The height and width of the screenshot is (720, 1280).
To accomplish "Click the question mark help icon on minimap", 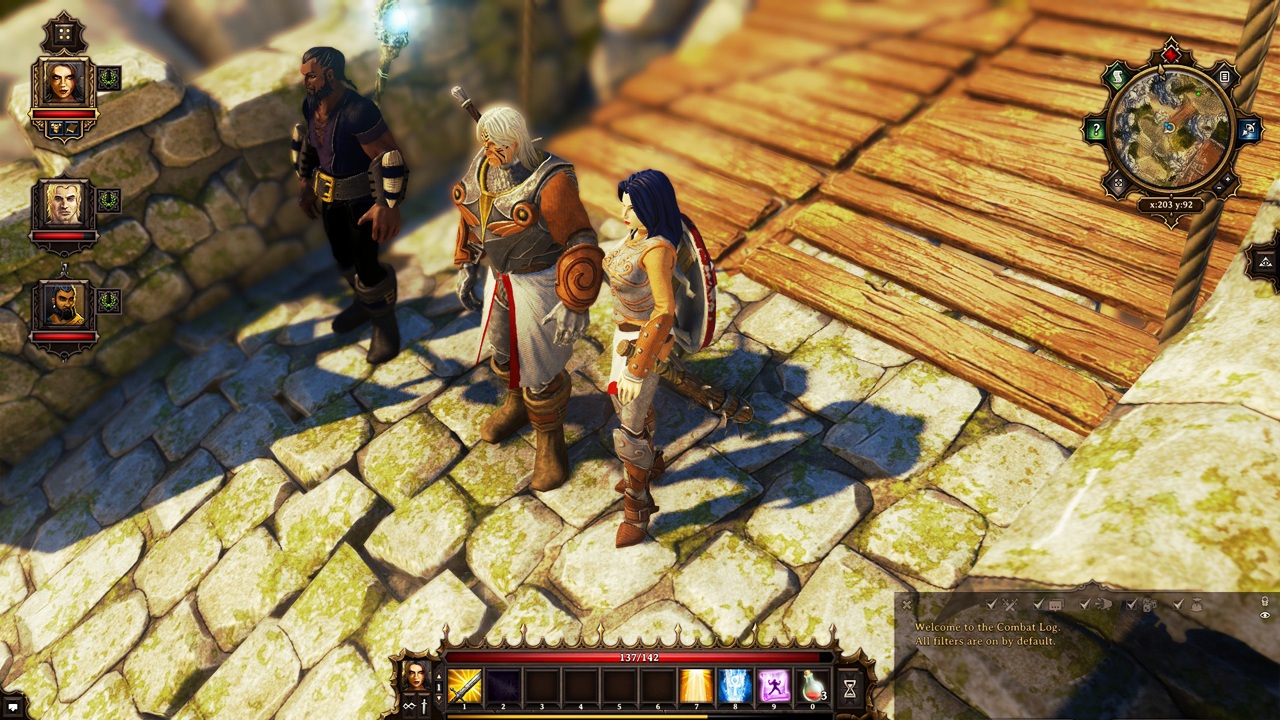I will pos(1094,127).
